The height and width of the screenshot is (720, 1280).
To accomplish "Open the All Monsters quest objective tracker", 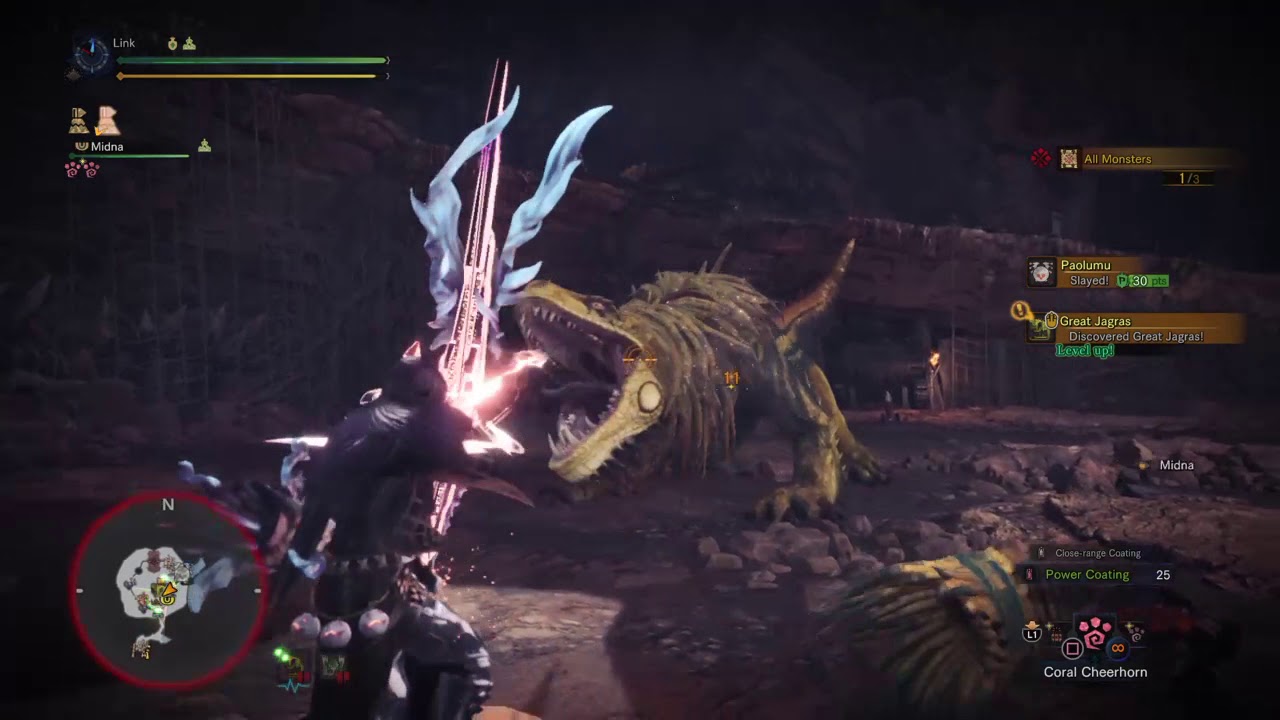I will tap(1117, 159).
